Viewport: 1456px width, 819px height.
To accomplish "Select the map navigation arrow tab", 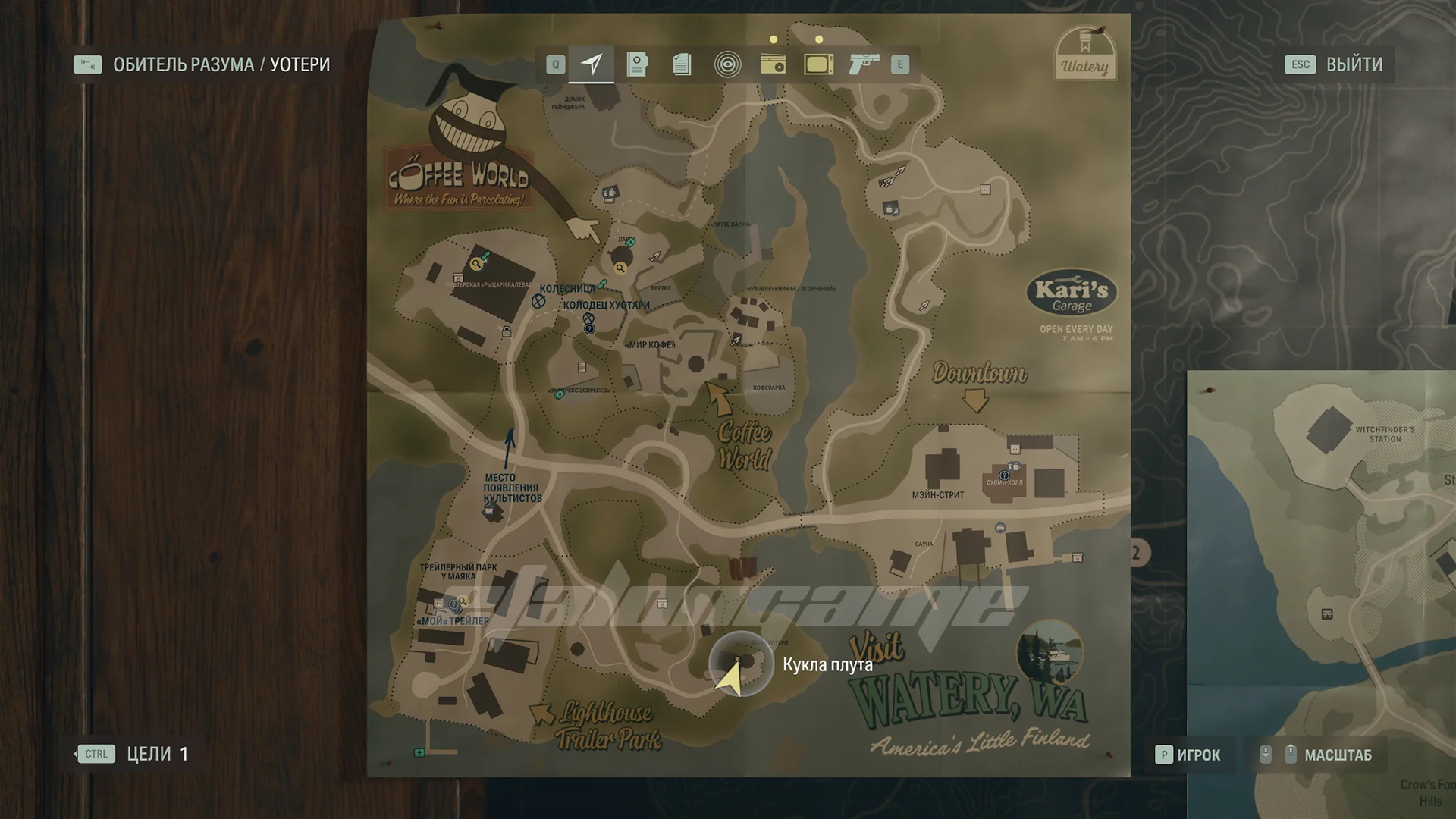I will 592,64.
